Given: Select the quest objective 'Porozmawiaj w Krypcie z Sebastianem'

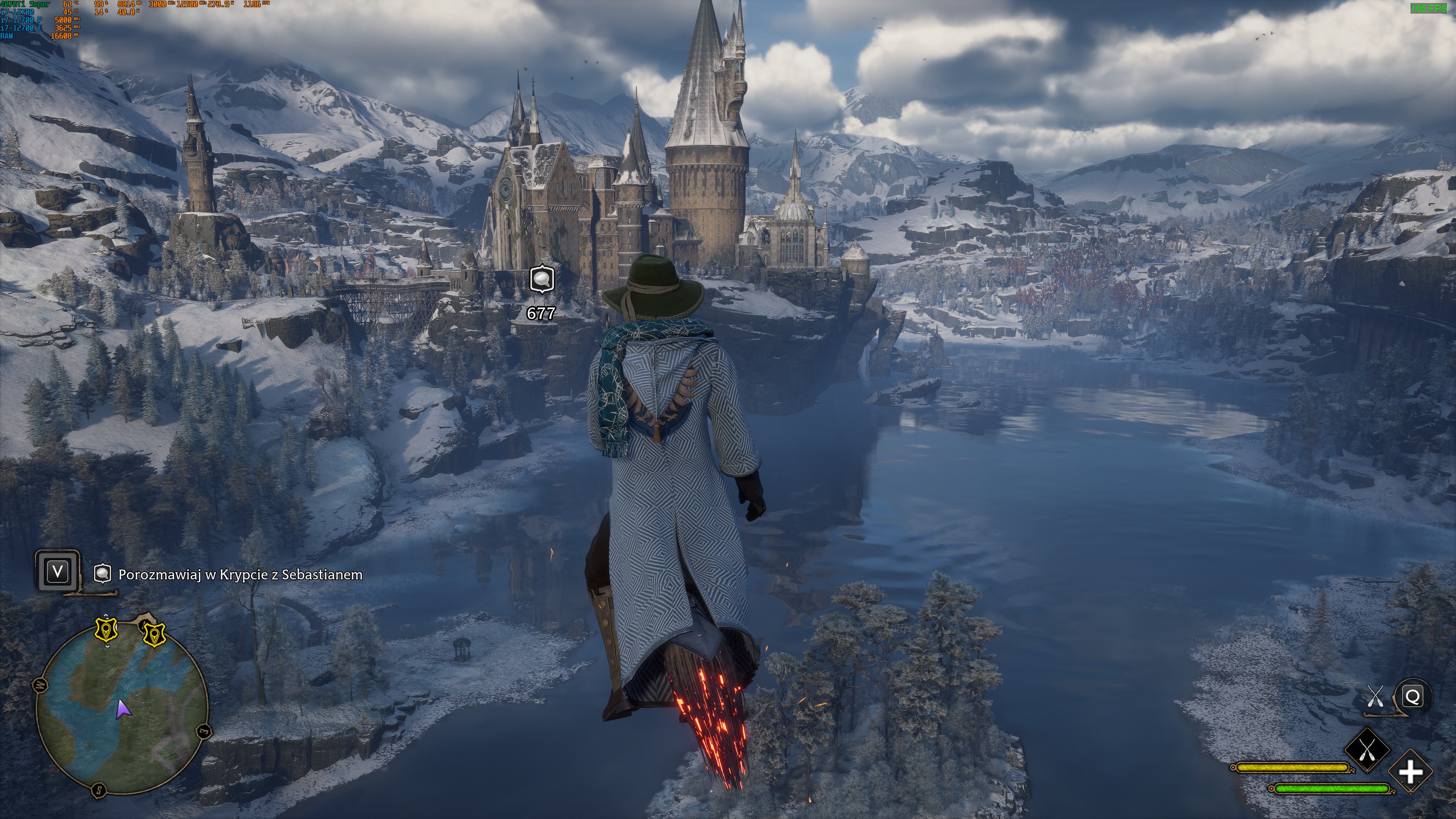Looking at the screenshot, I should pyautogui.click(x=240, y=574).
